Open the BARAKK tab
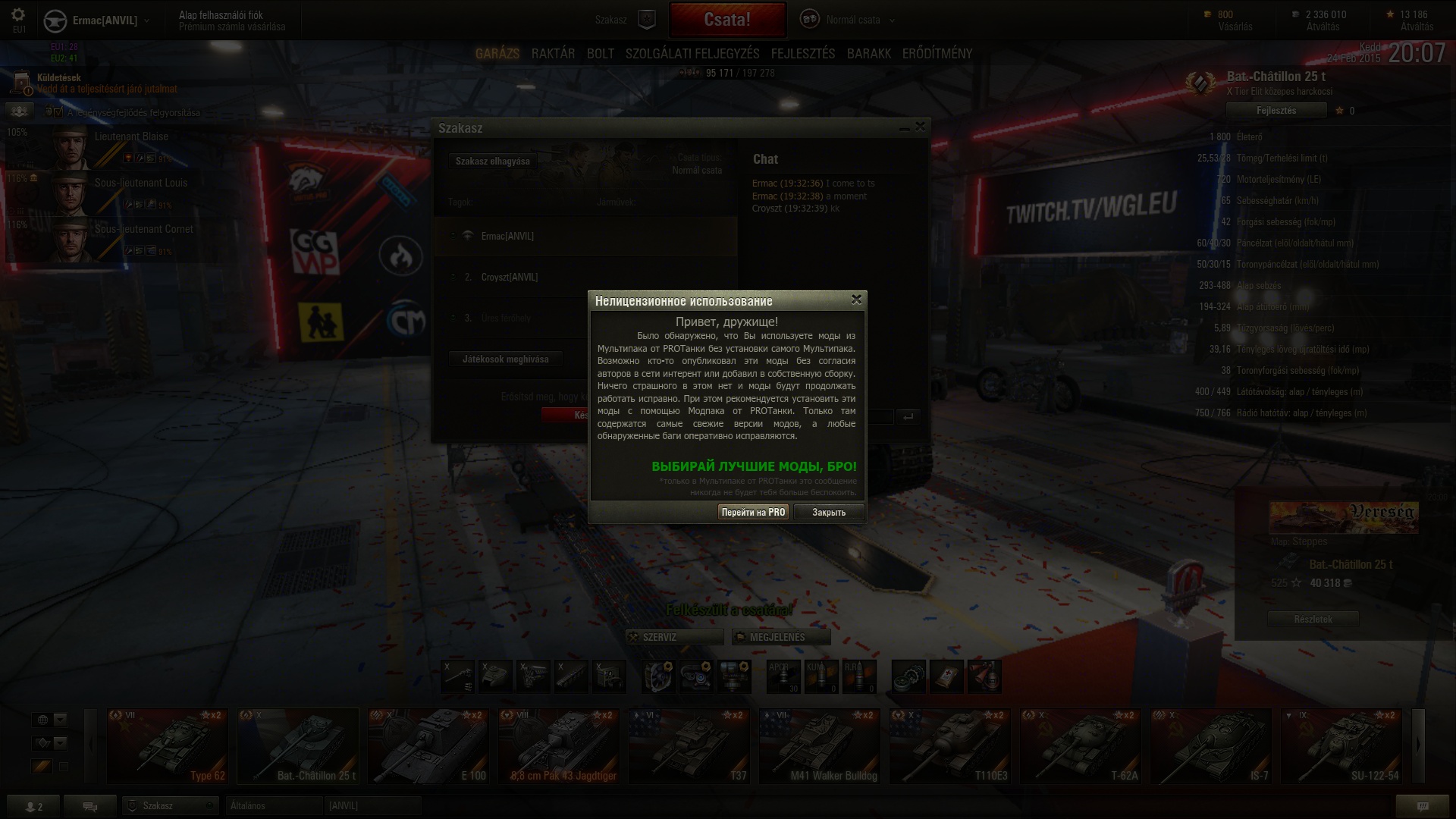This screenshot has height=819, width=1456. coord(868,54)
